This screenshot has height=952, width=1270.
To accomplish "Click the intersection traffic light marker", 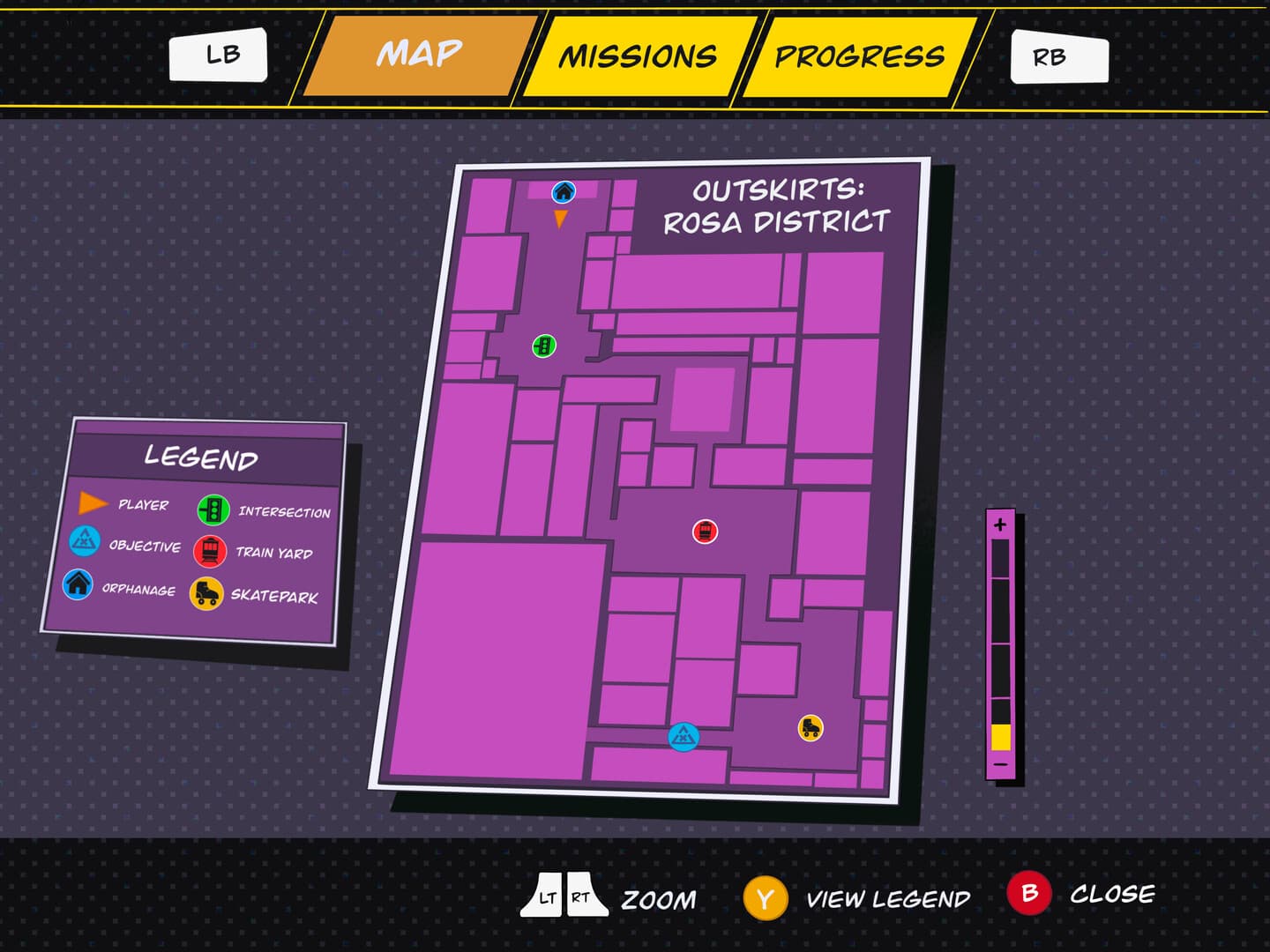I will pos(543,346).
